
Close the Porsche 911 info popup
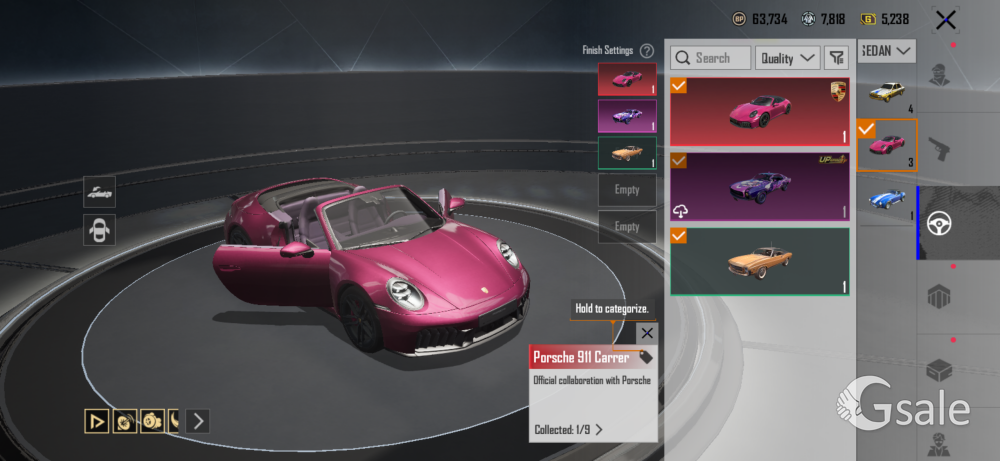click(x=647, y=333)
